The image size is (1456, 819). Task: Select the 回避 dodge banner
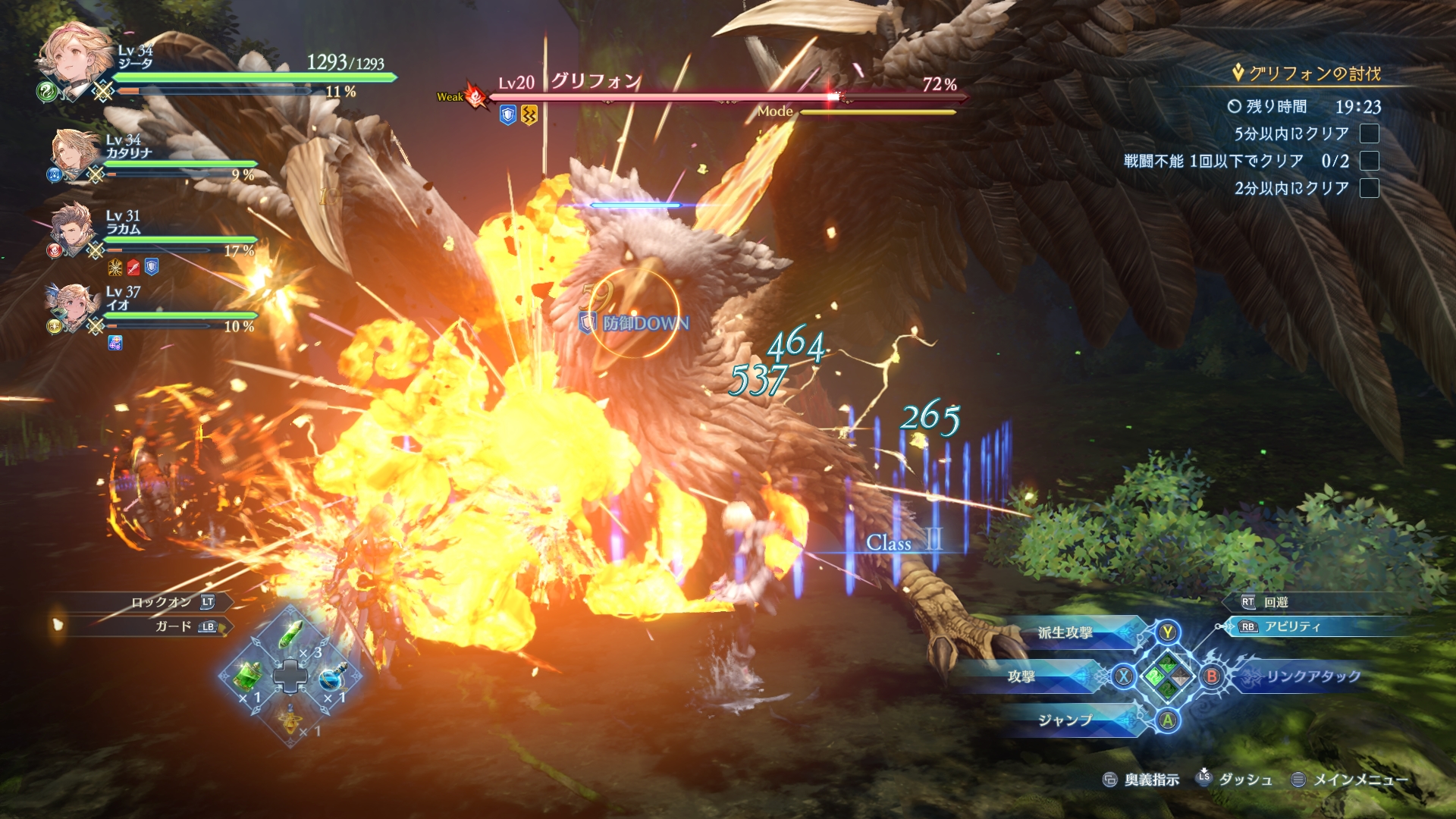1276,602
